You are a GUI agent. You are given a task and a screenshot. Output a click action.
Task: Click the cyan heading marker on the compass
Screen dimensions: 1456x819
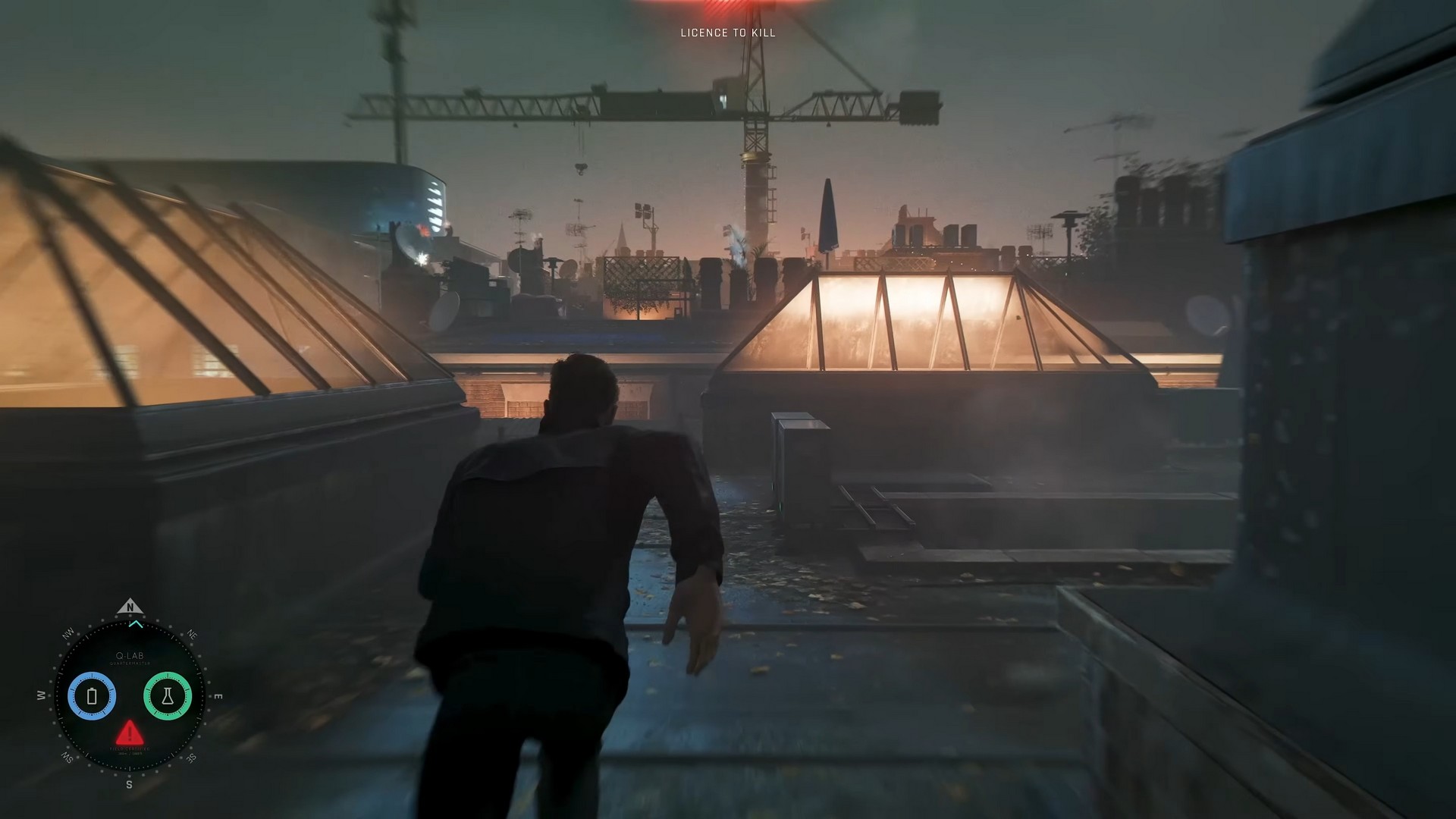[136, 623]
